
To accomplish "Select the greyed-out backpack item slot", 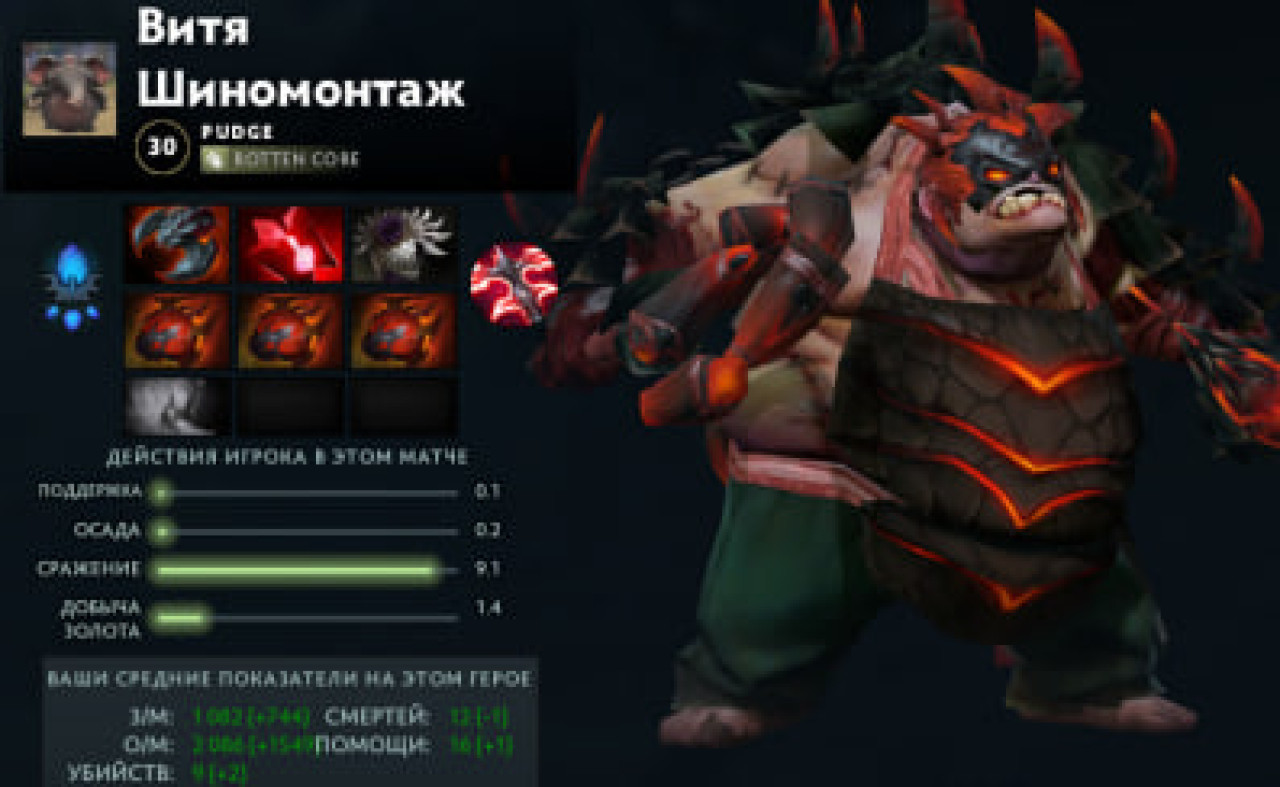I will coord(177,405).
